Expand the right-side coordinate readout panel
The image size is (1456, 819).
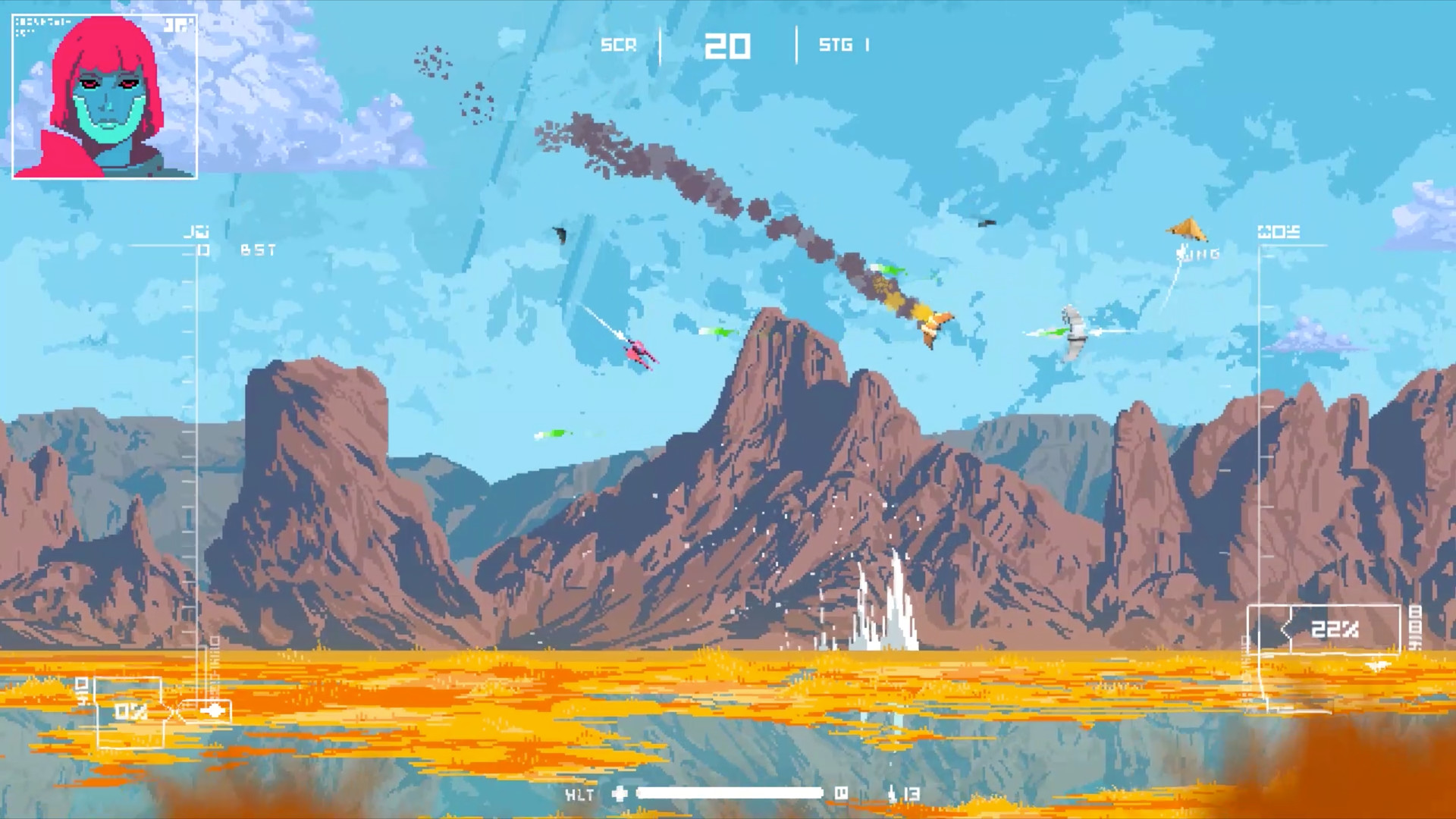click(1280, 233)
